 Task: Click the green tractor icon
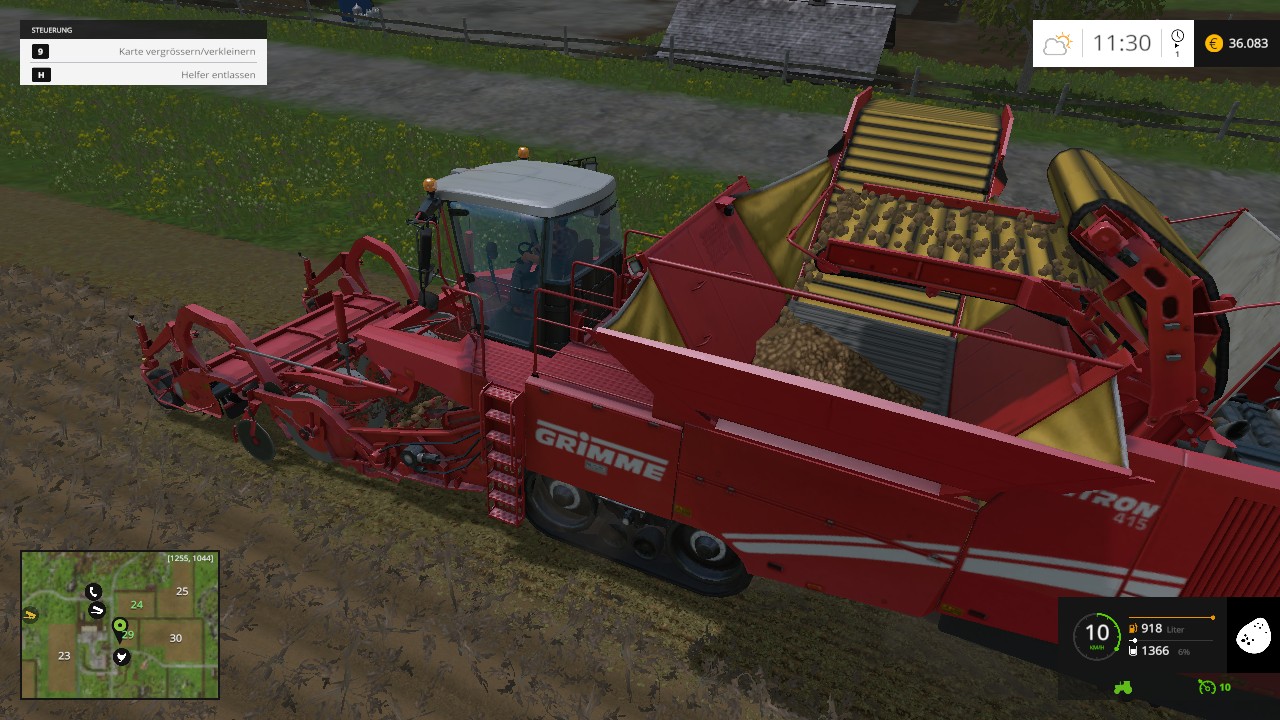coord(1123,687)
